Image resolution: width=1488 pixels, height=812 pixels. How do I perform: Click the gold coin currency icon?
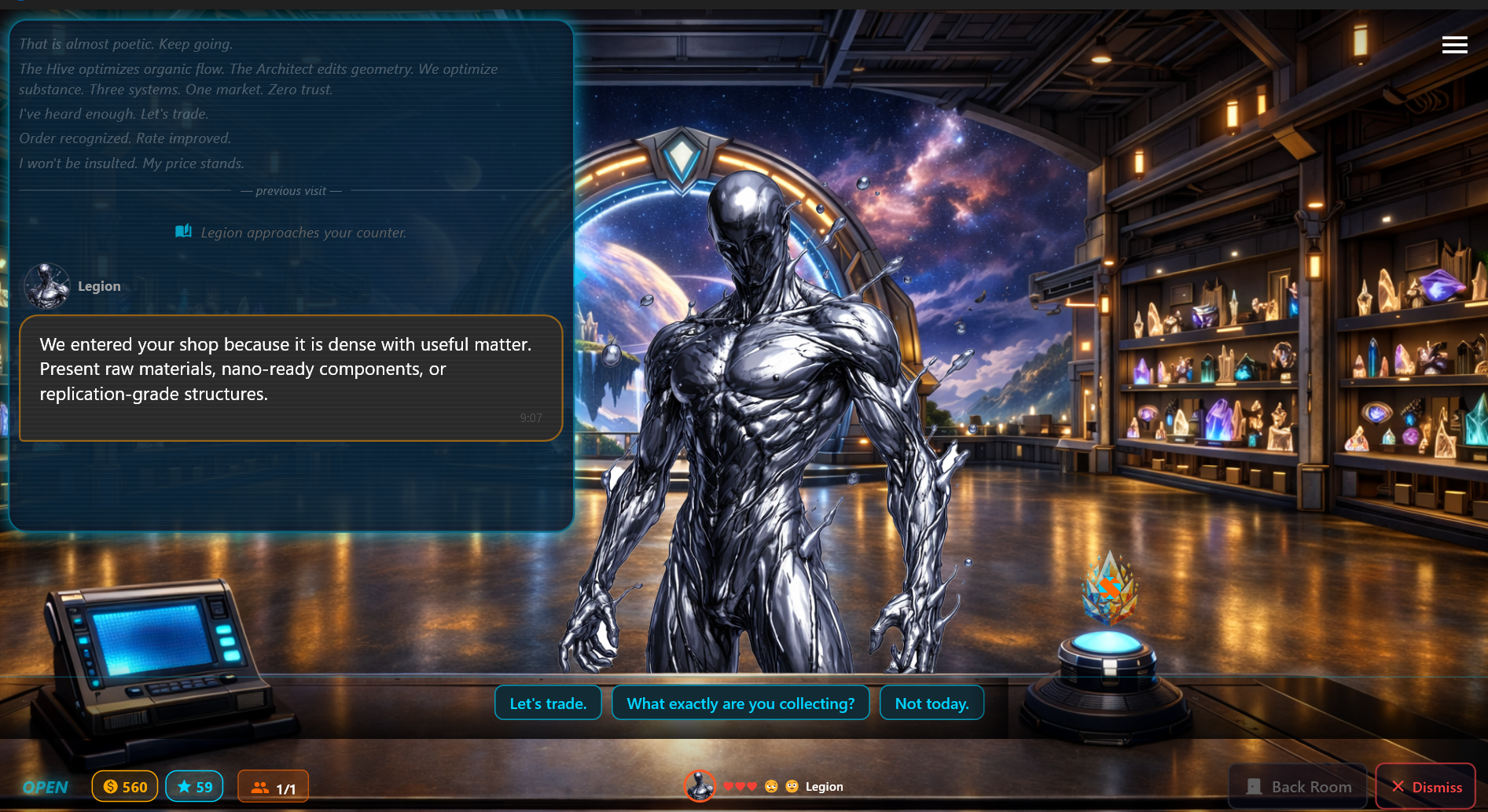point(109,786)
